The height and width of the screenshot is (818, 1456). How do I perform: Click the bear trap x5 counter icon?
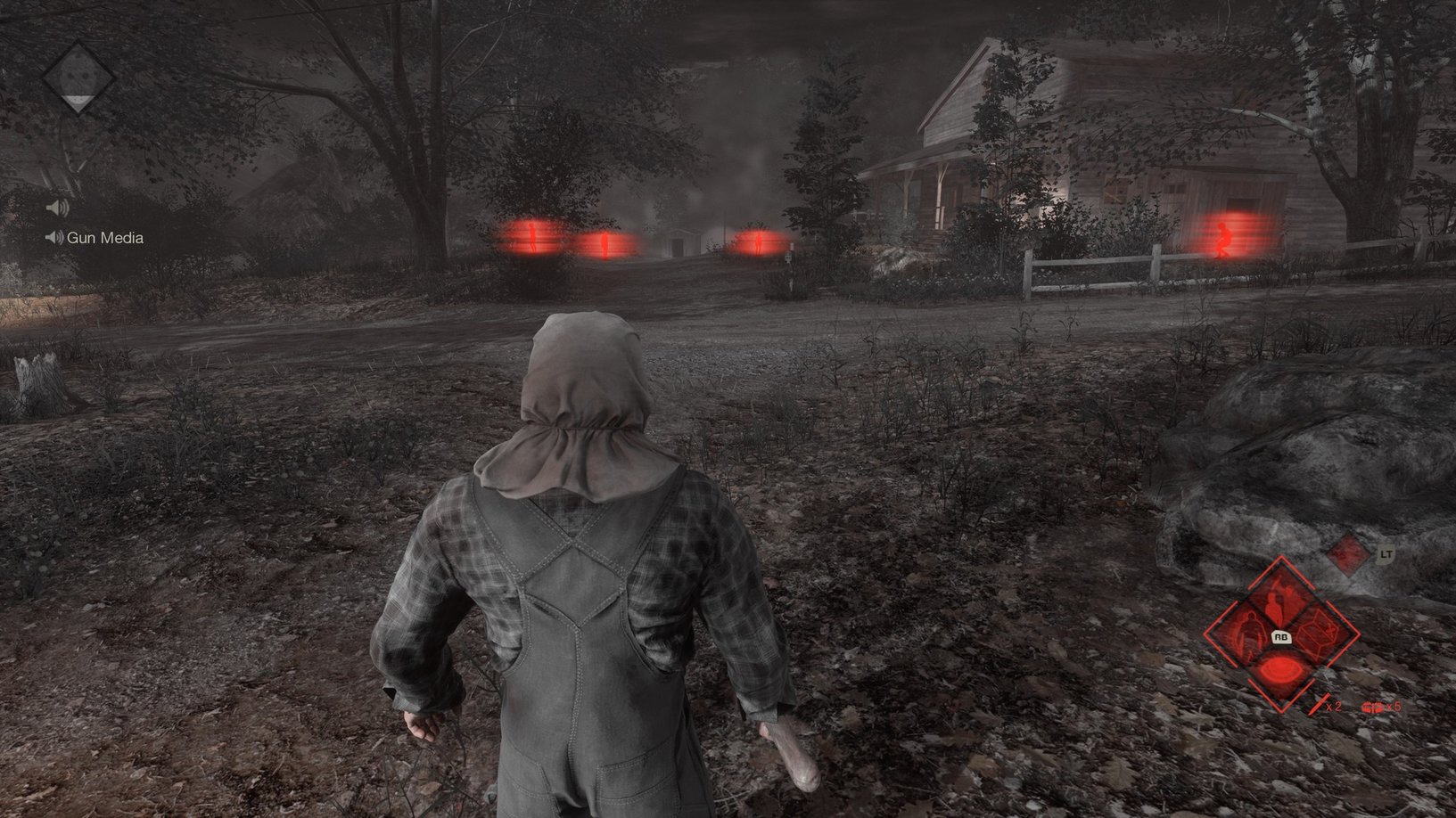click(1378, 708)
